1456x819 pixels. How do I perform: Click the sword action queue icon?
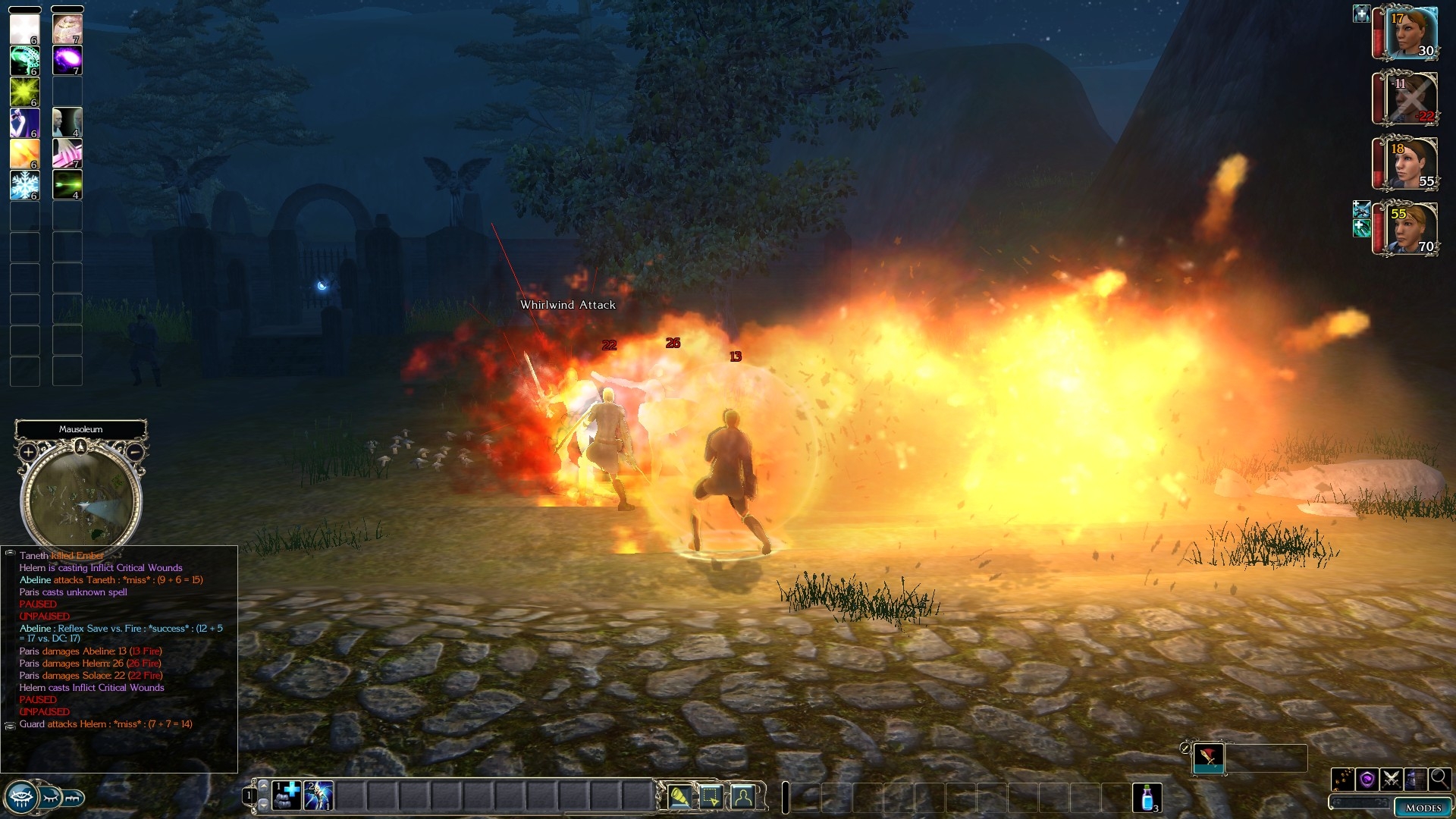point(1208,757)
